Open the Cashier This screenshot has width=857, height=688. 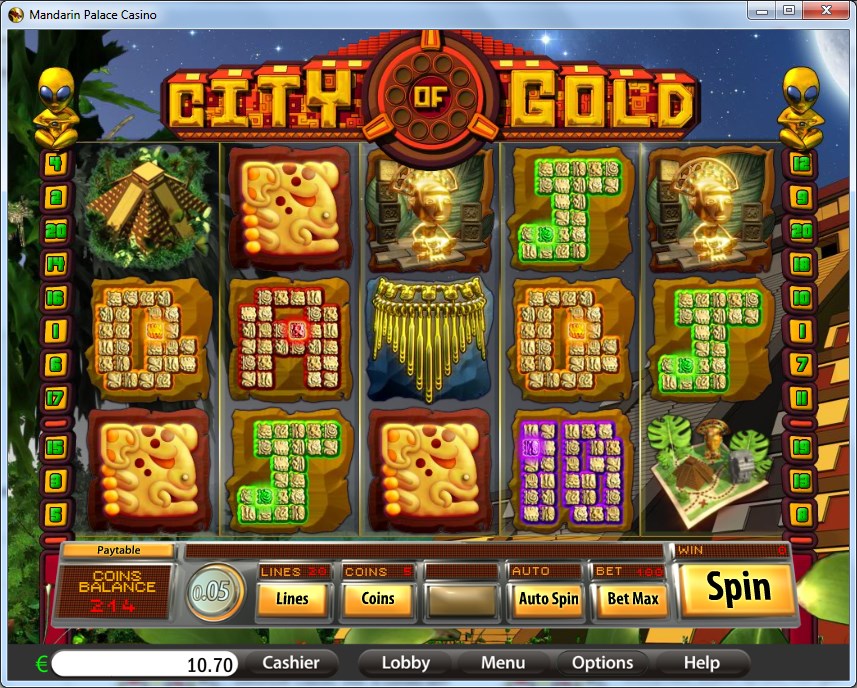click(291, 662)
